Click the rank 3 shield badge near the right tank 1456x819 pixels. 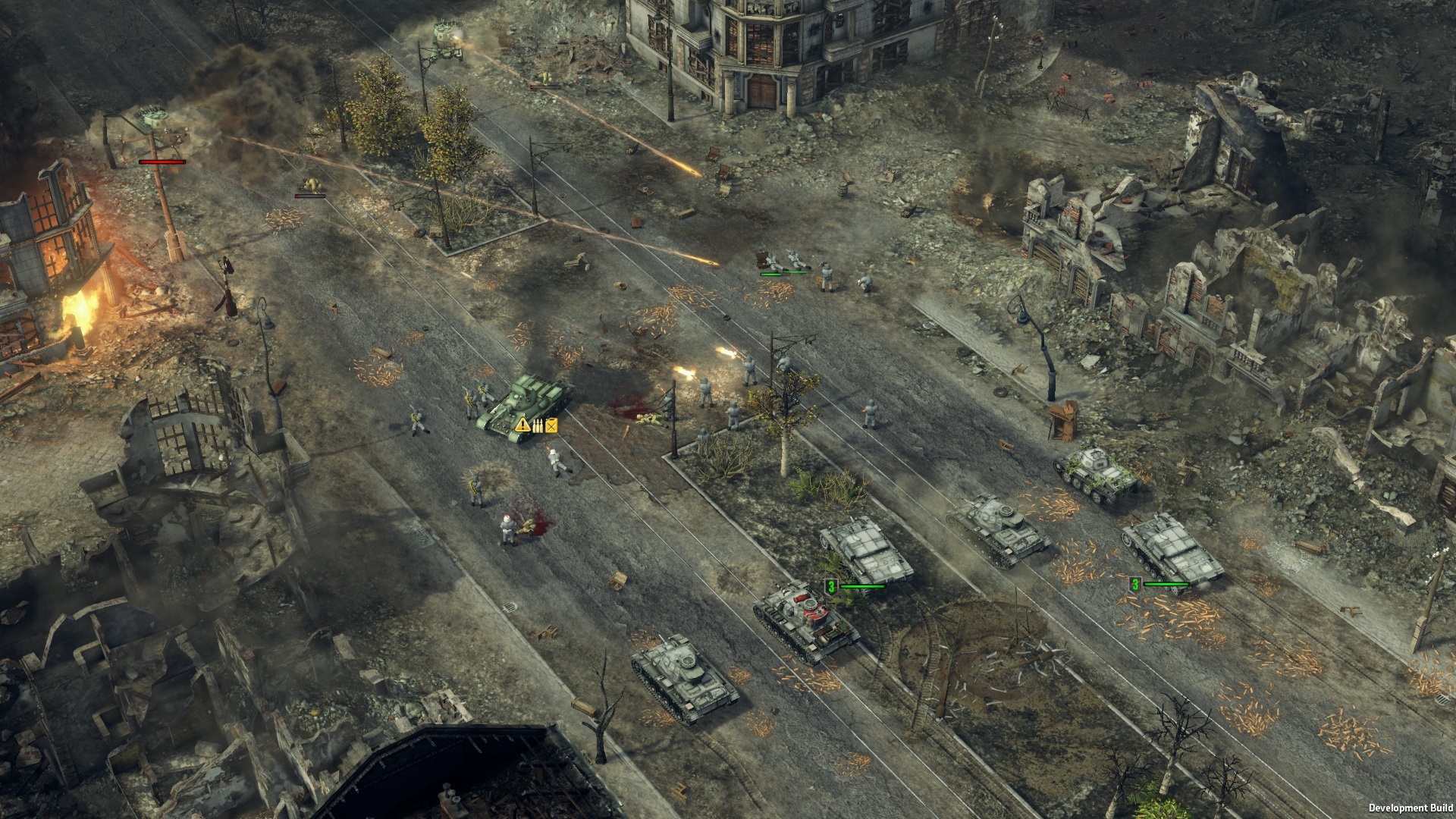1135,585
